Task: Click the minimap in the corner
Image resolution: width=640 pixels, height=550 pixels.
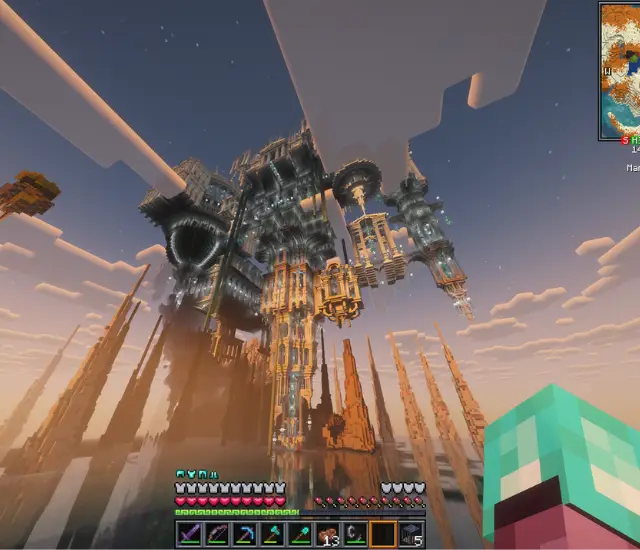Action: (x=620, y=70)
